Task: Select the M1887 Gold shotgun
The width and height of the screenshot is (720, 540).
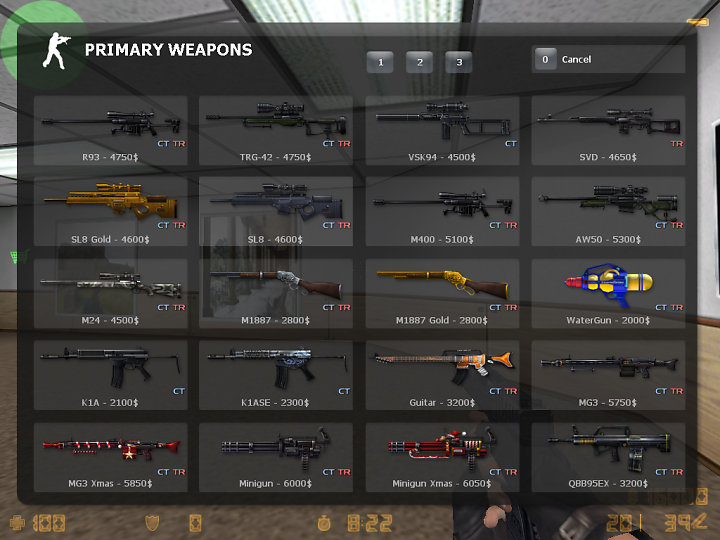Action: (442, 294)
